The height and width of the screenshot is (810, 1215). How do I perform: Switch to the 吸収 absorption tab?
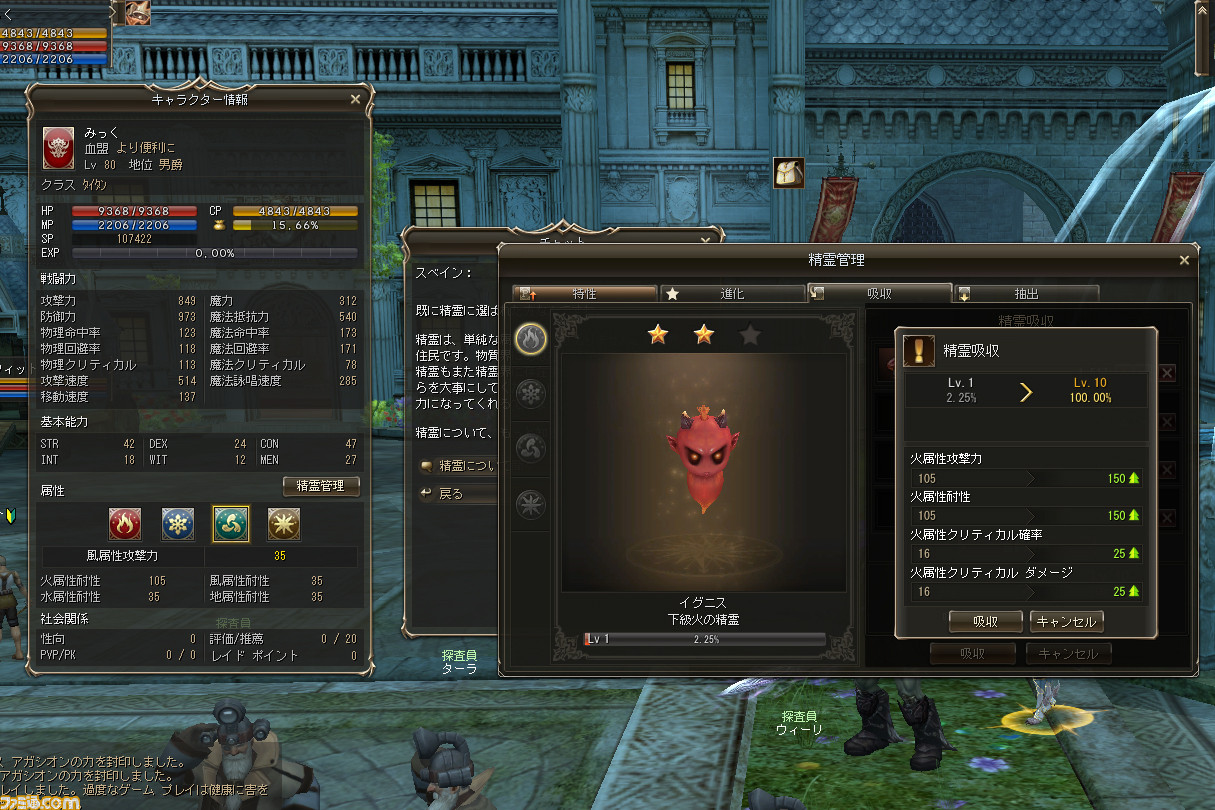point(880,294)
